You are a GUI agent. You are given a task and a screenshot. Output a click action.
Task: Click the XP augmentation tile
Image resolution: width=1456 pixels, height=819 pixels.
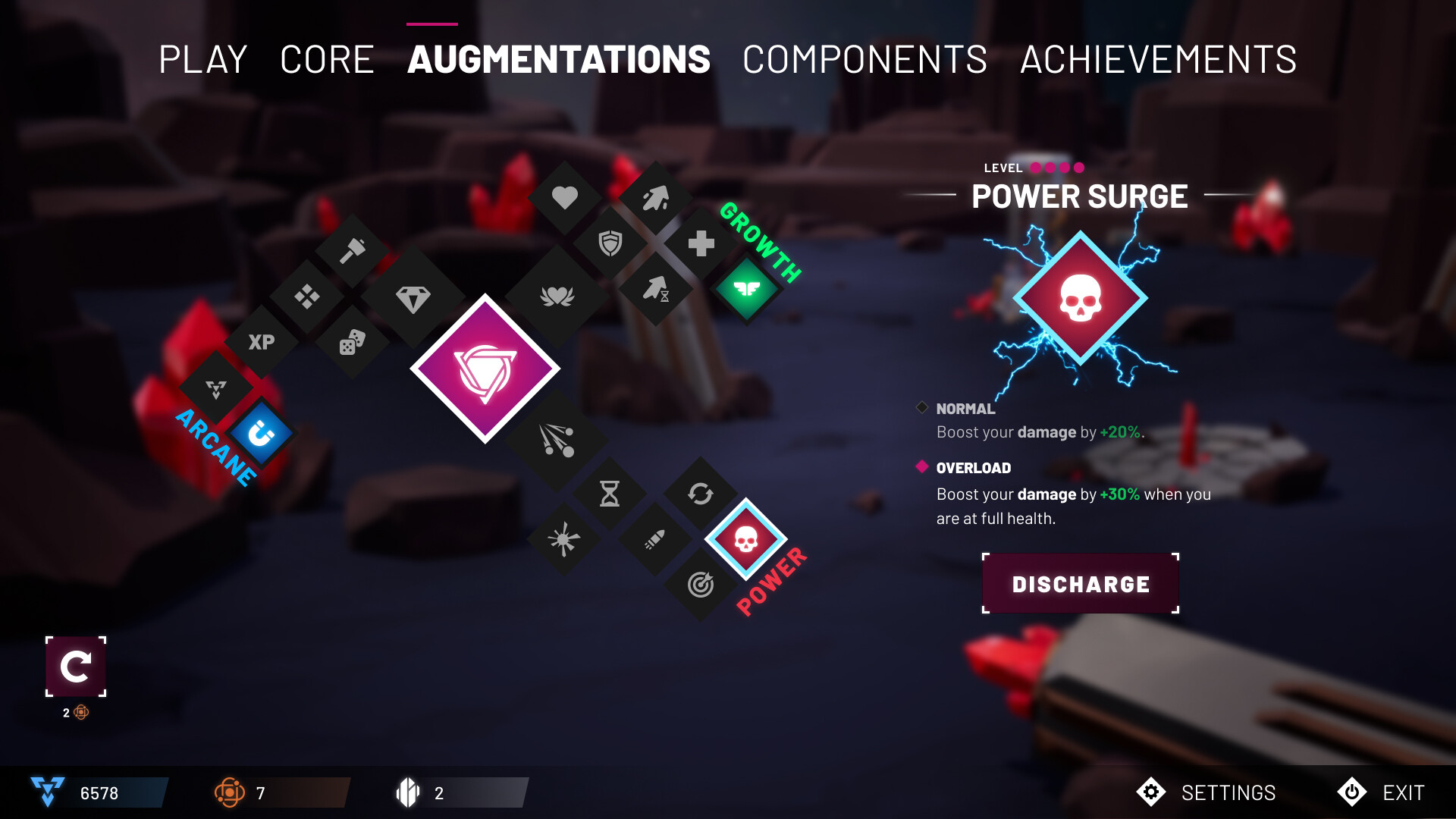click(x=262, y=342)
